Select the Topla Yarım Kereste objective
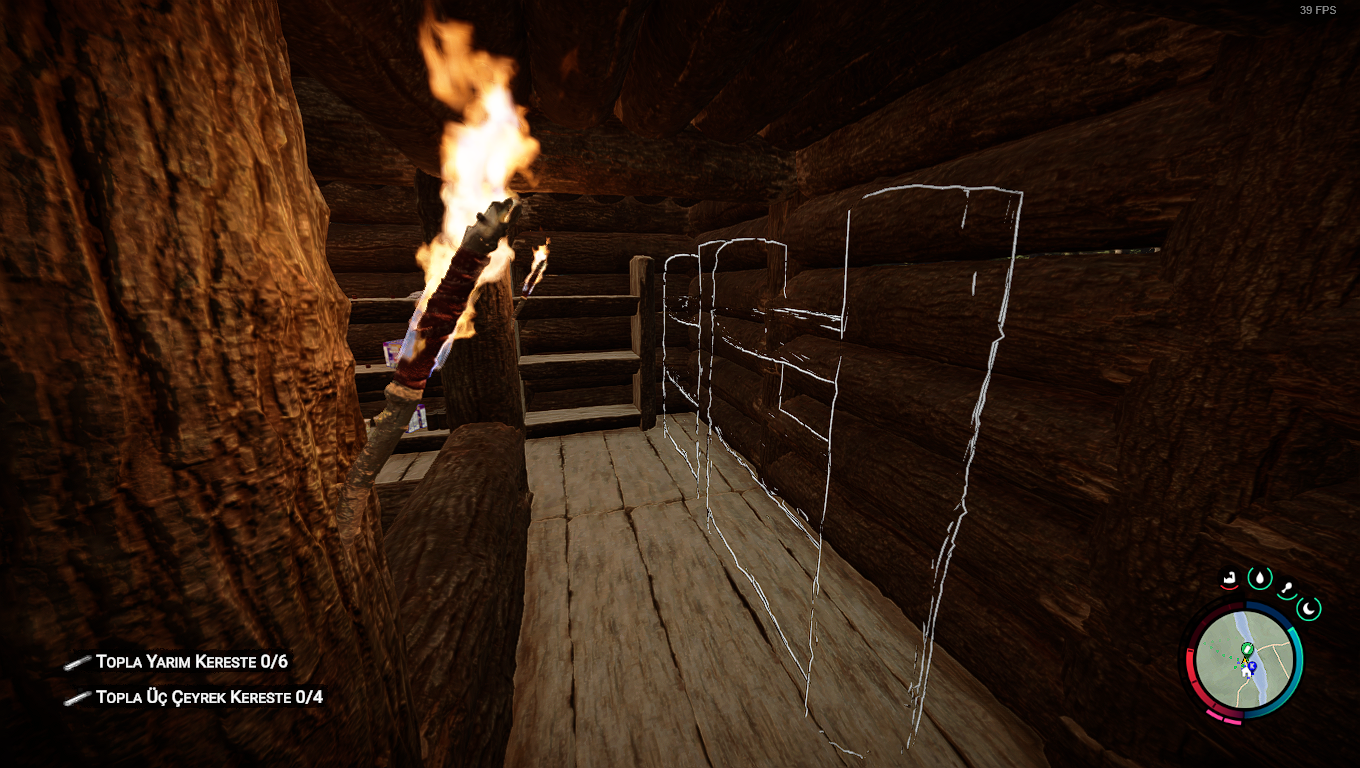Viewport: 1360px width, 768px height. 191,662
